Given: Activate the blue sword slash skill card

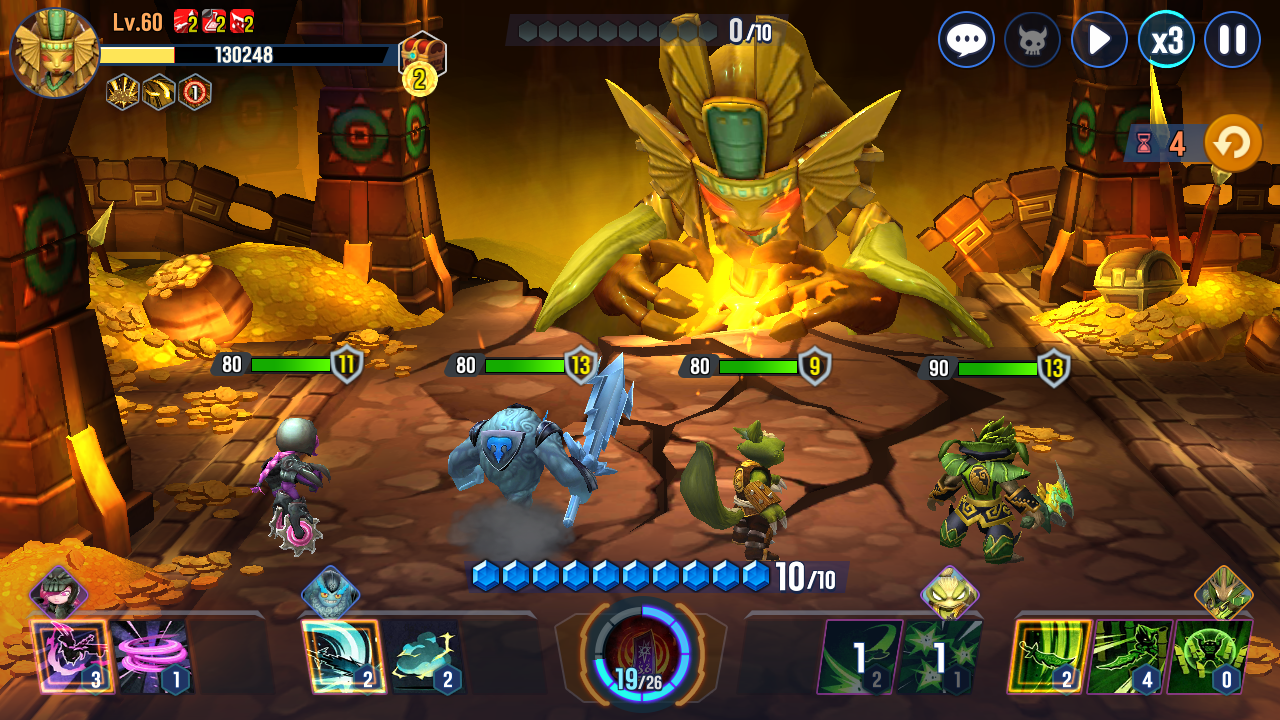Looking at the screenshot, I should pyautogui.click(x=341, y=655).
